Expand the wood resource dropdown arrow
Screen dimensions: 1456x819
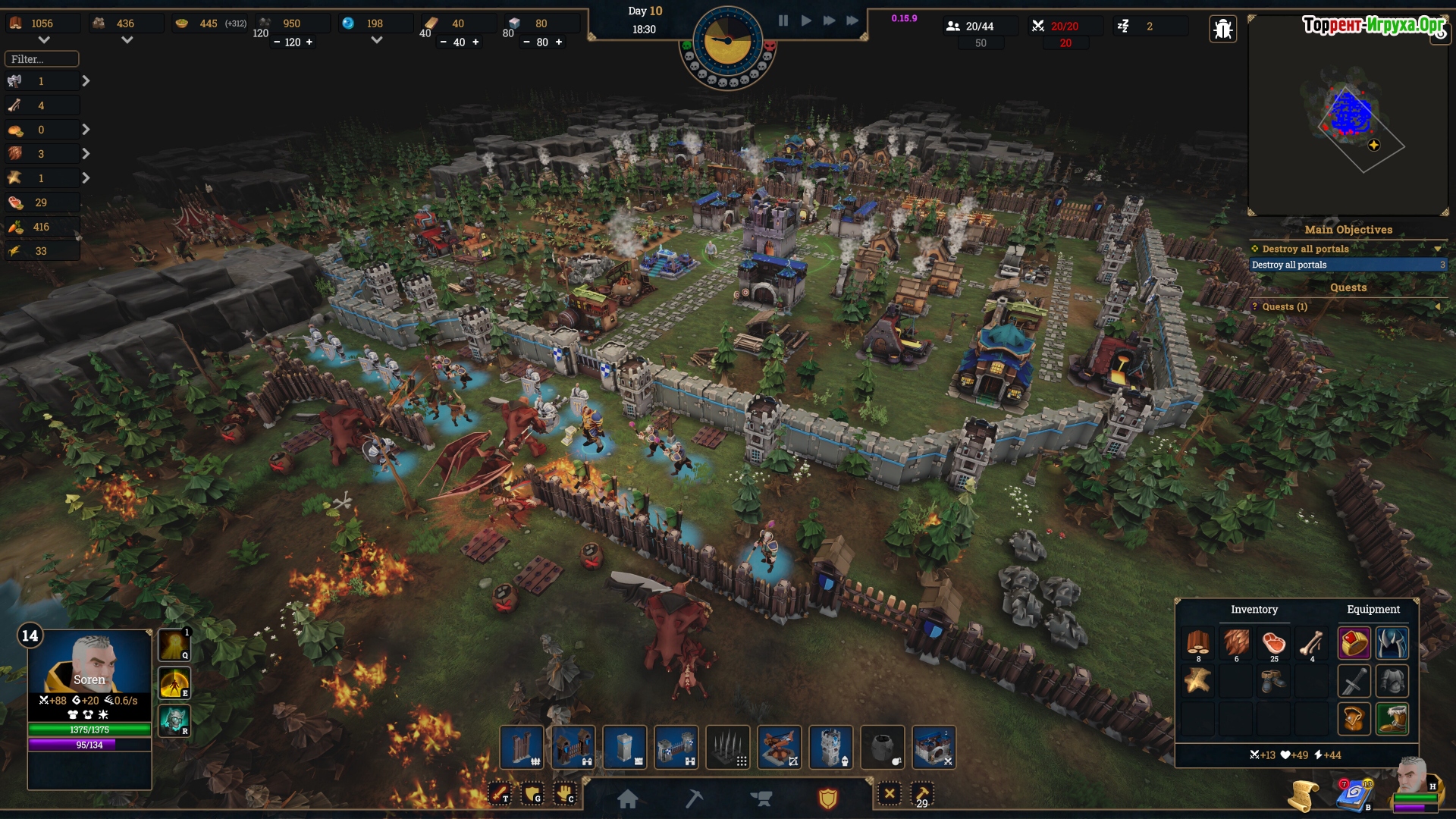pyautogui.click(x=44, y=40)
